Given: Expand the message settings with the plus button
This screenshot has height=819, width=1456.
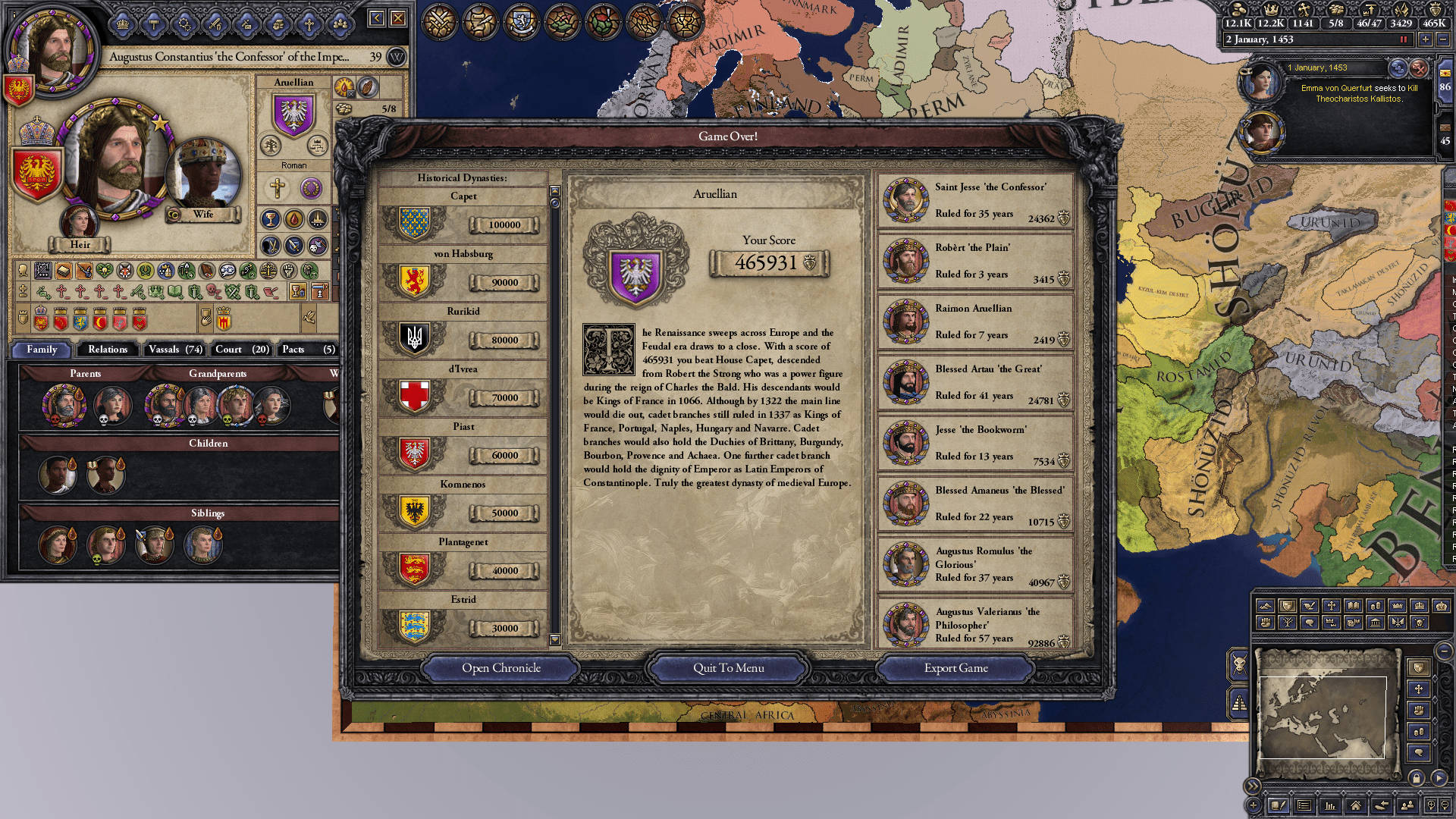Looking at the screenshot, I should [x=1254, y=805].
